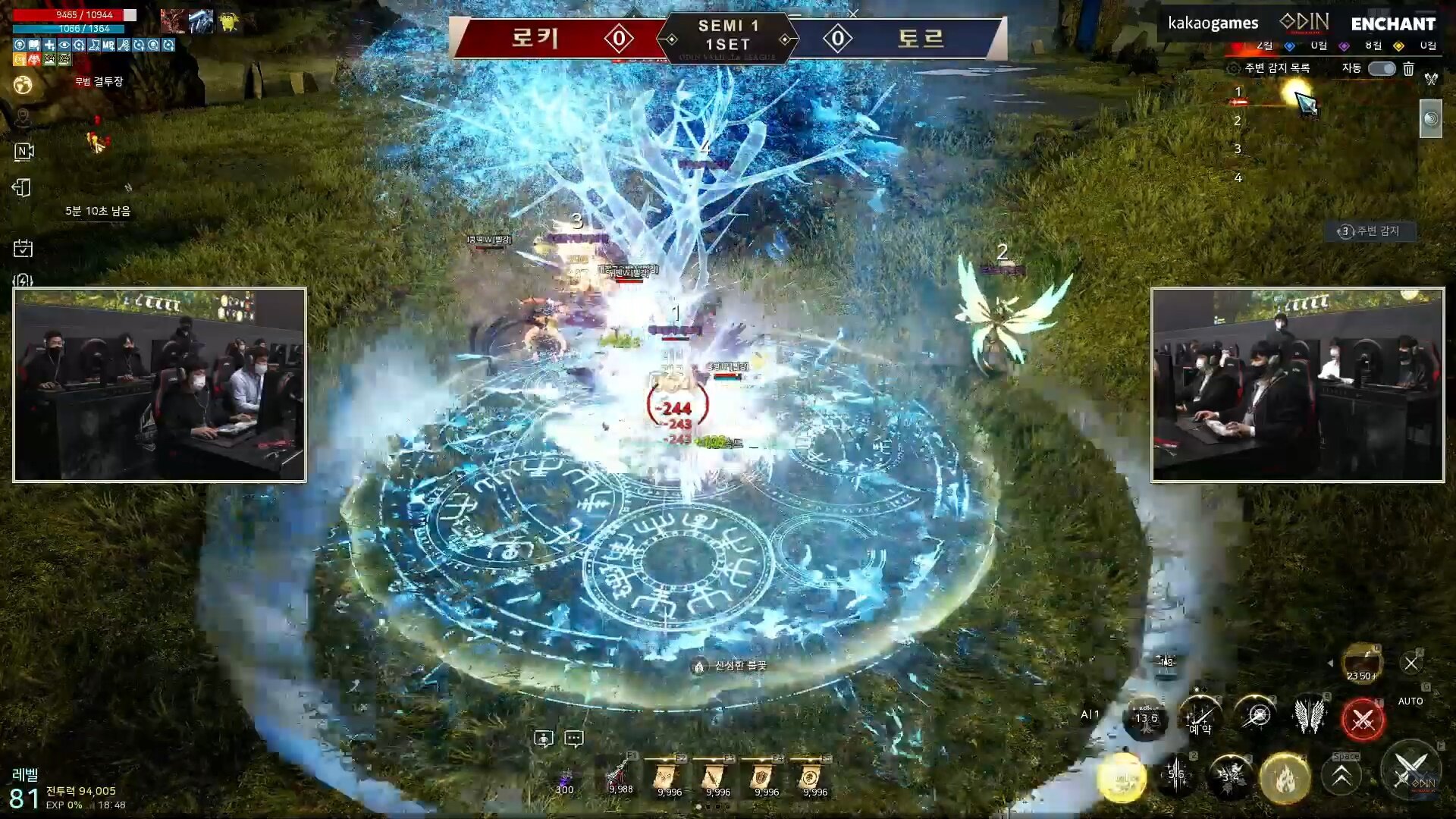The width and height of the screenshot is (1456, 819).
Task: Open the calendar schedule icon
Action: tap(23, 249)
